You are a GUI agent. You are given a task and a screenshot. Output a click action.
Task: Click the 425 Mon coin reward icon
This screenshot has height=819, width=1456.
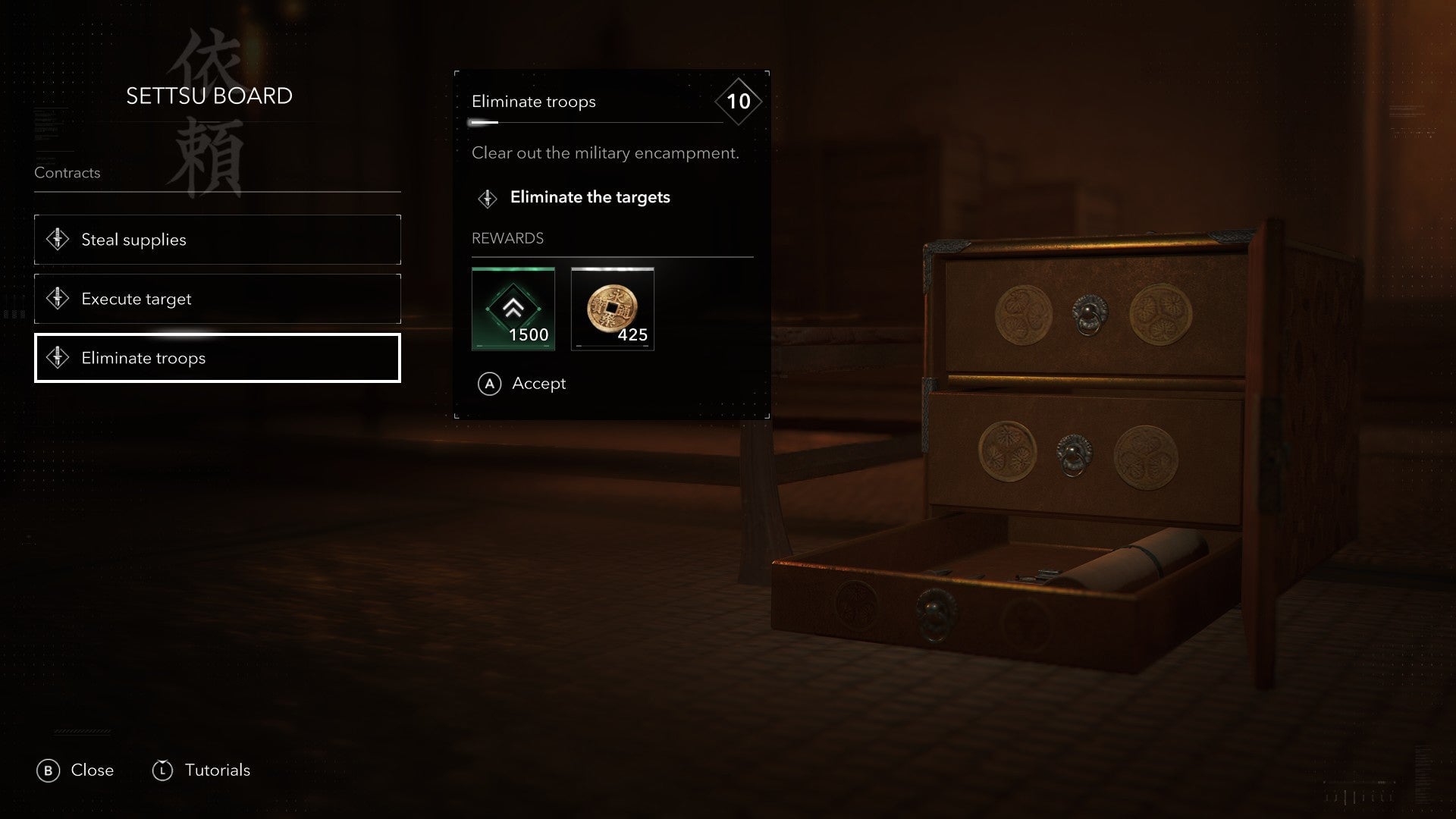pos(613,309)
